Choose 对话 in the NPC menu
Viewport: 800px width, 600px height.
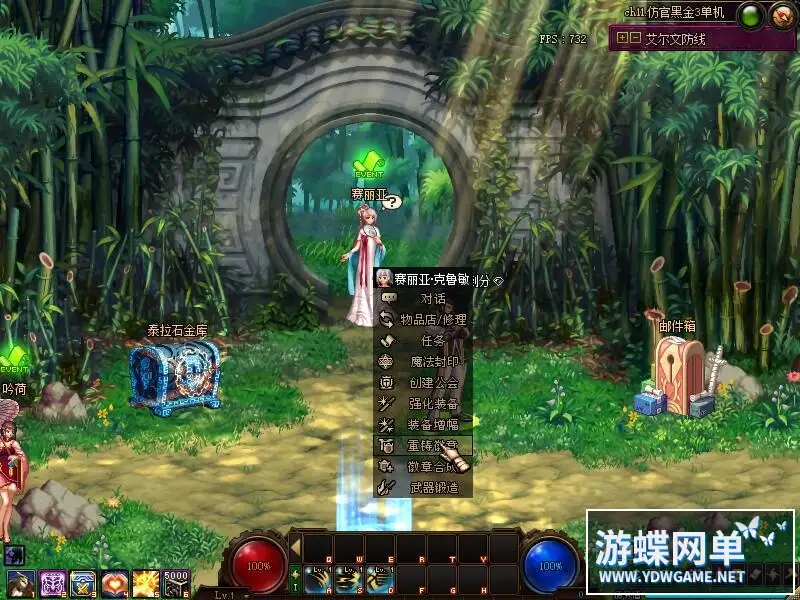pyautogui.click(x=432, y=298)
